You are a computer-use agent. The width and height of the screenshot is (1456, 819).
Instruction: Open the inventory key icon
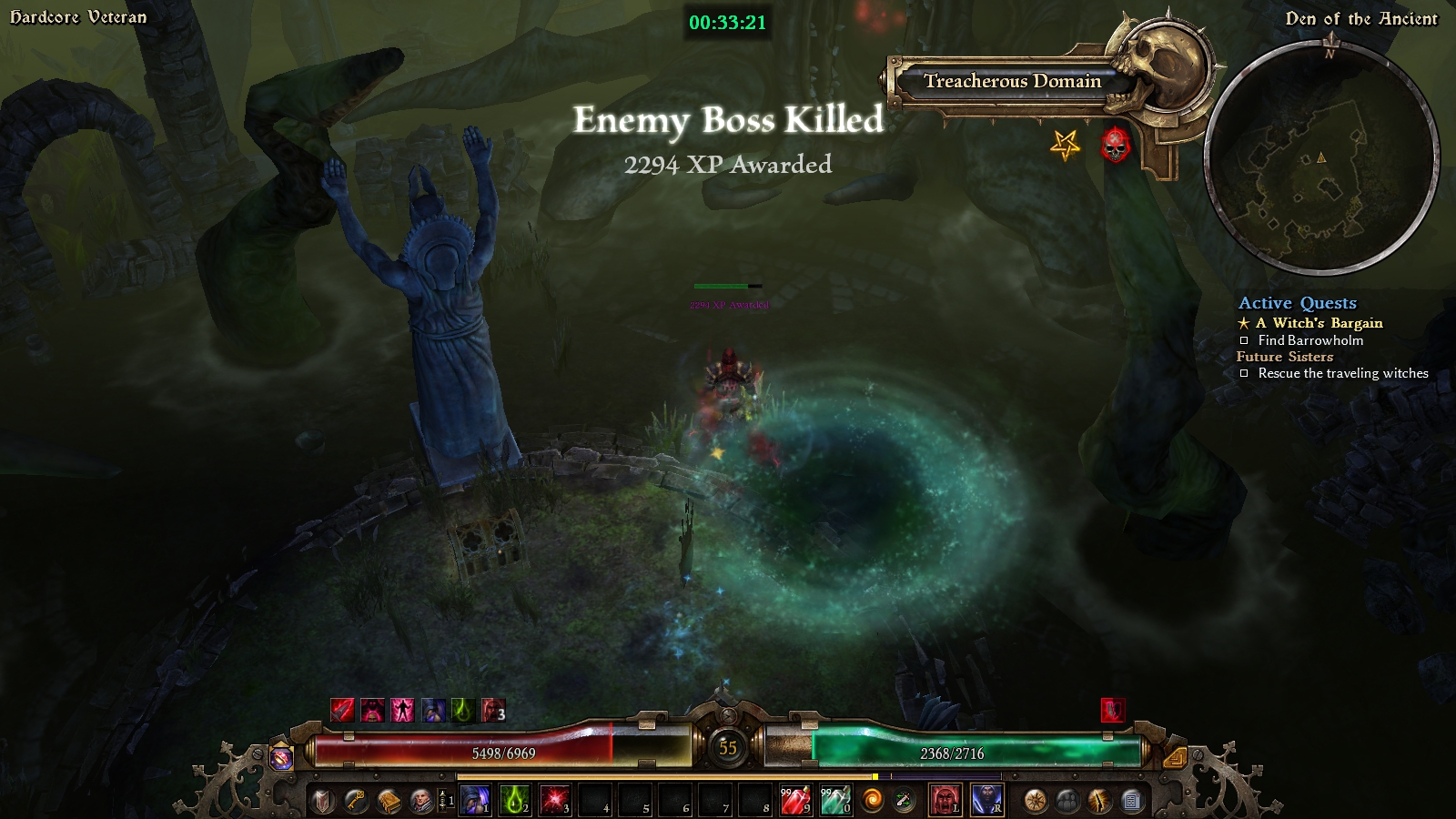click(356, 801)
